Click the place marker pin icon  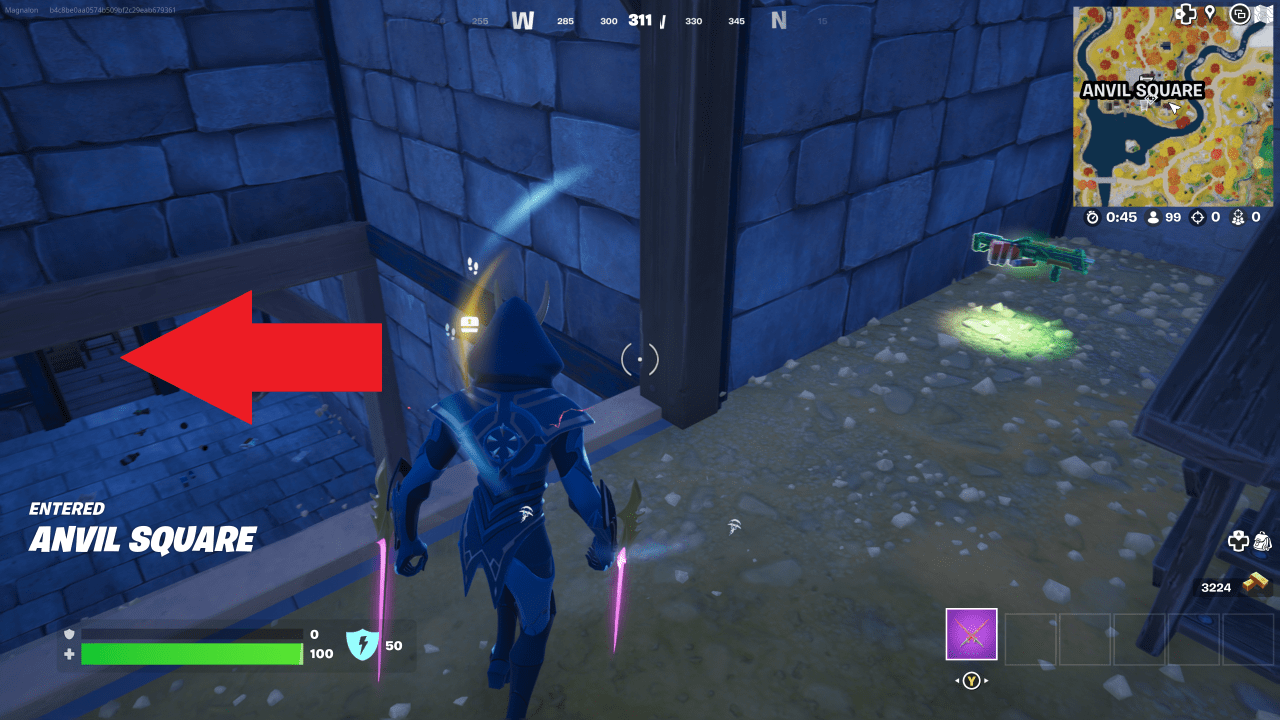(x=1211, y=14)
